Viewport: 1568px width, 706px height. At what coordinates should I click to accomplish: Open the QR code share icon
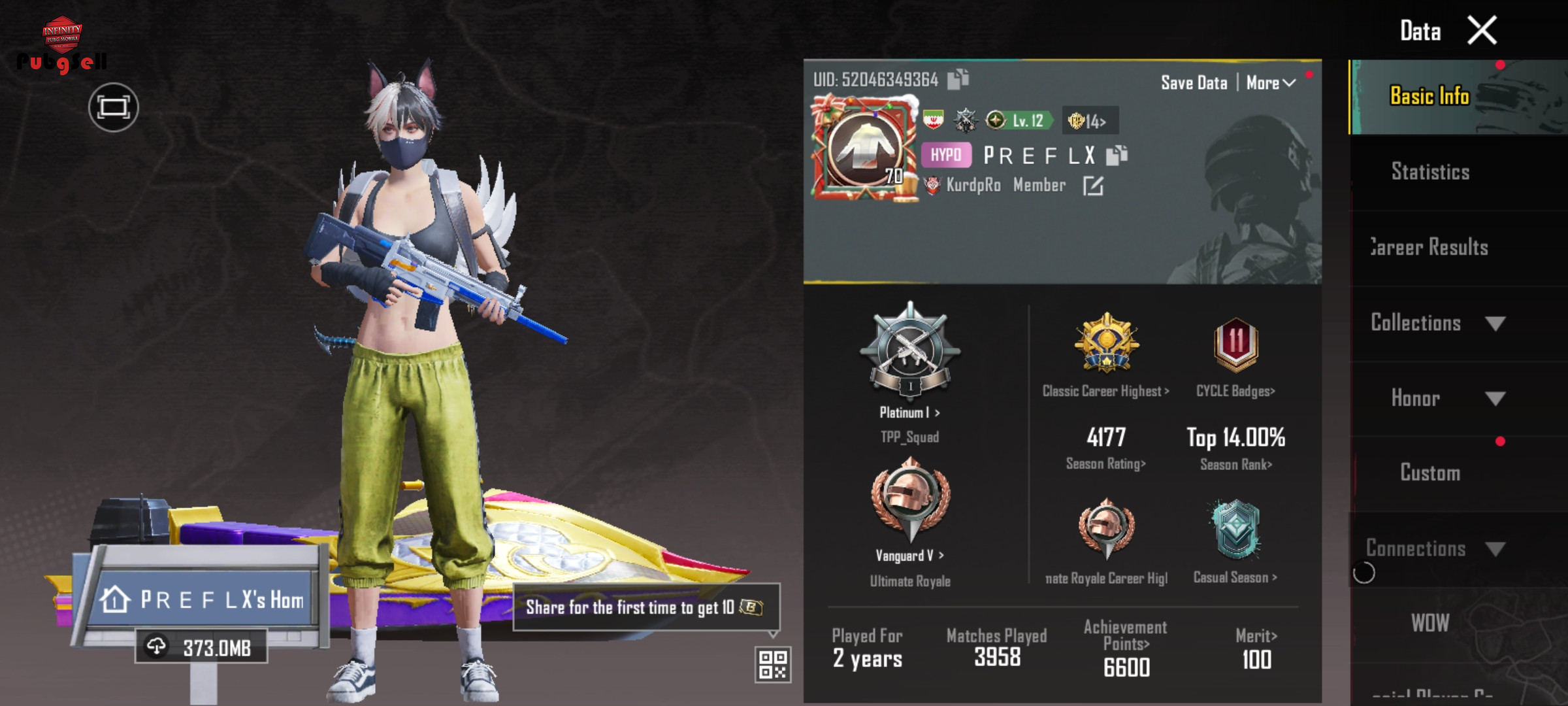pyautogui.click(x=773, y=665)
